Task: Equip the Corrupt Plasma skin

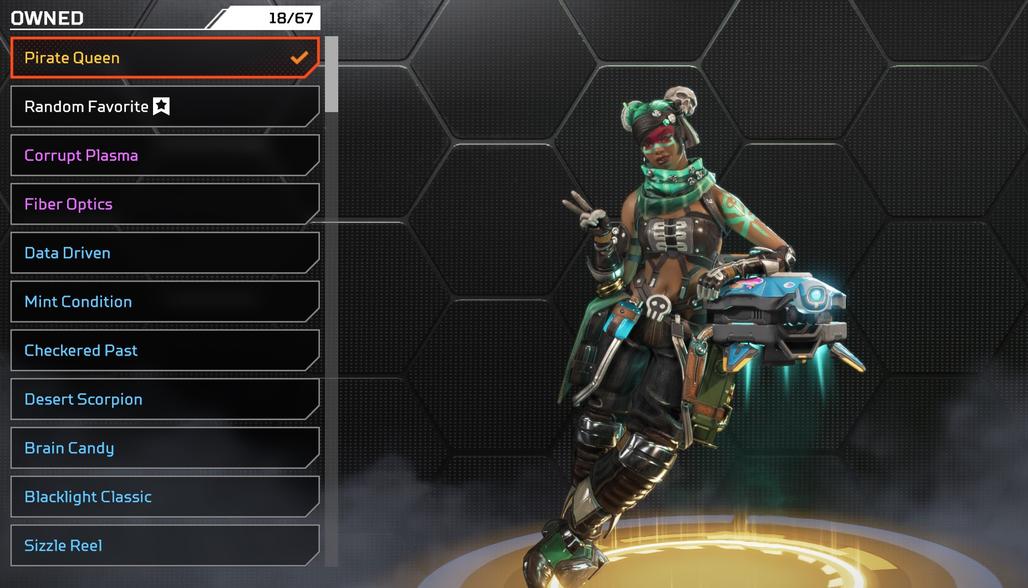Action: (x=165, y=156)
